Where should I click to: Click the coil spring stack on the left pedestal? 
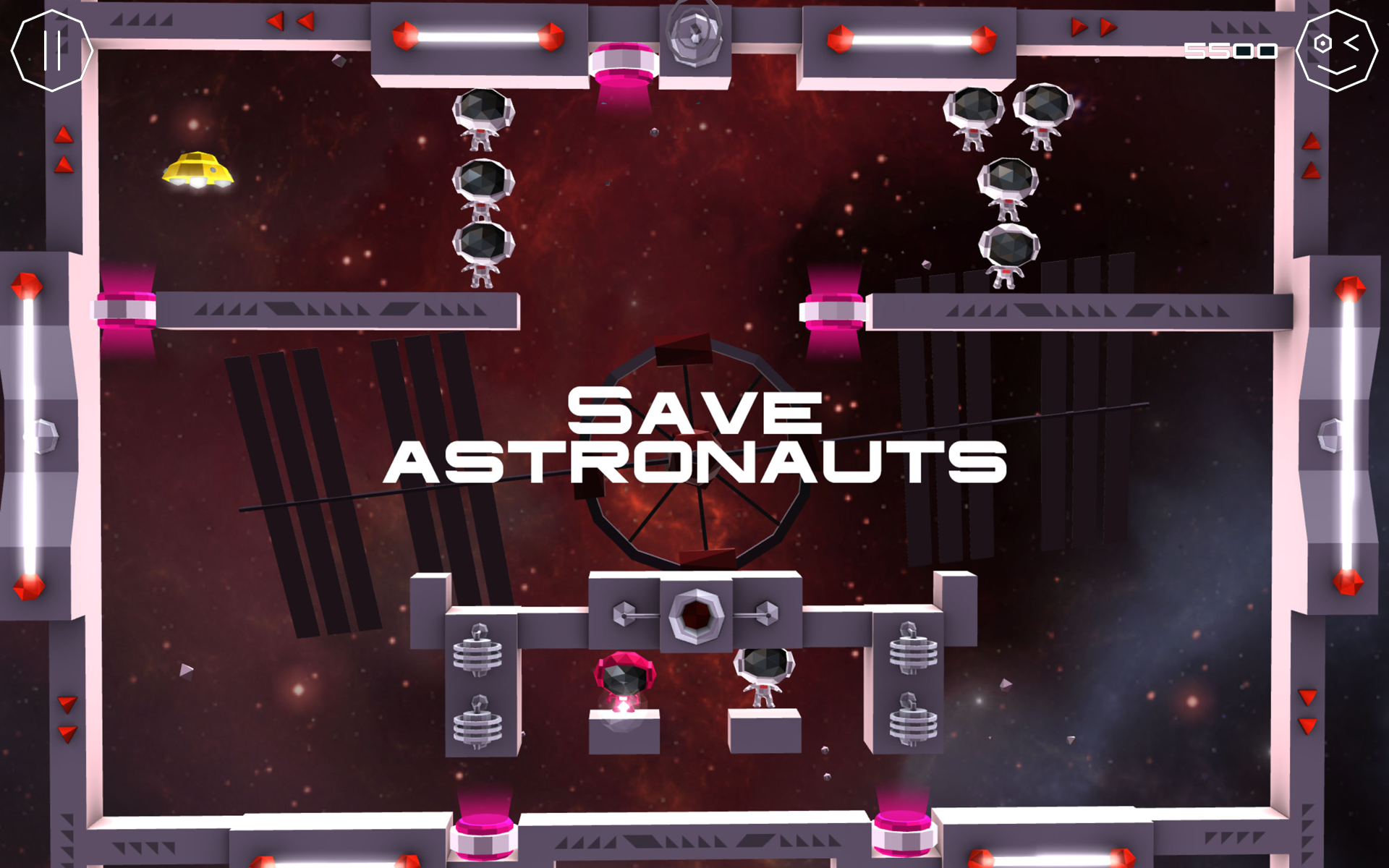click(477, 655)
